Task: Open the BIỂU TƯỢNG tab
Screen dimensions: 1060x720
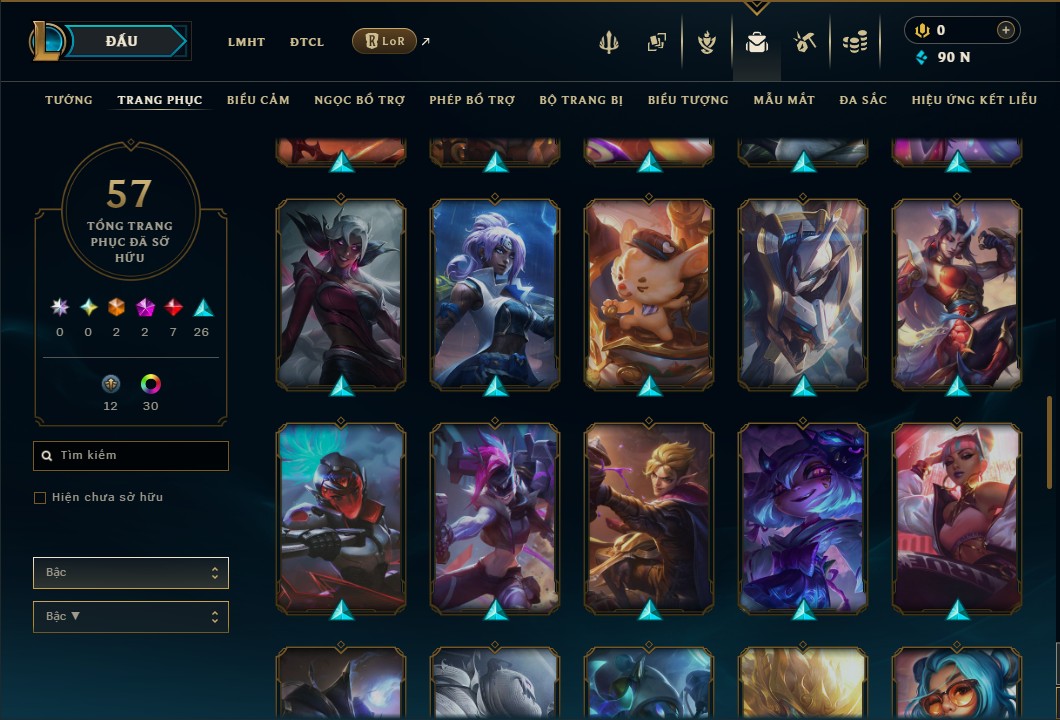Action: 688,100
